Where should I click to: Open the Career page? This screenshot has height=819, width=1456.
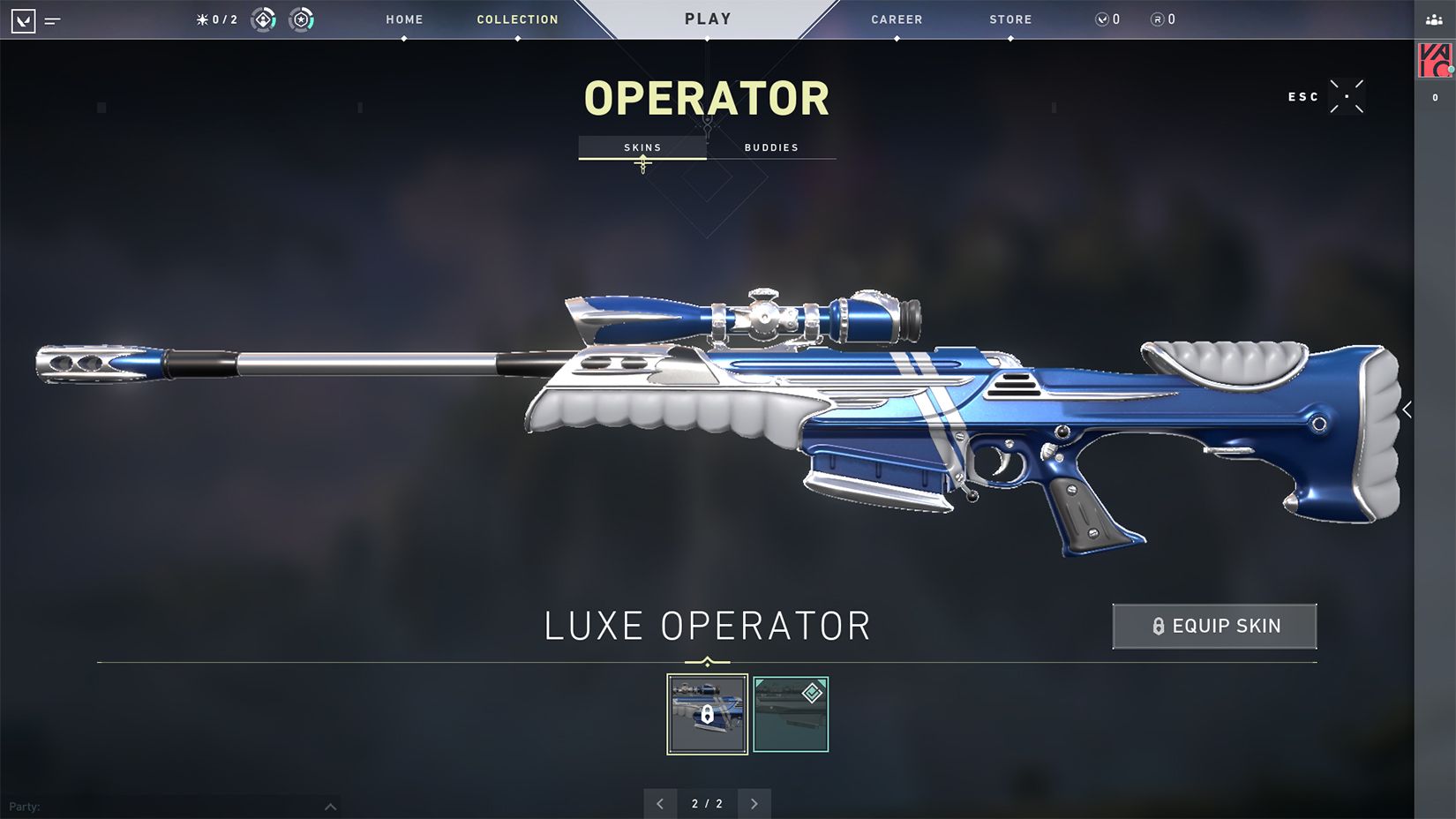(x=897, y=19)
